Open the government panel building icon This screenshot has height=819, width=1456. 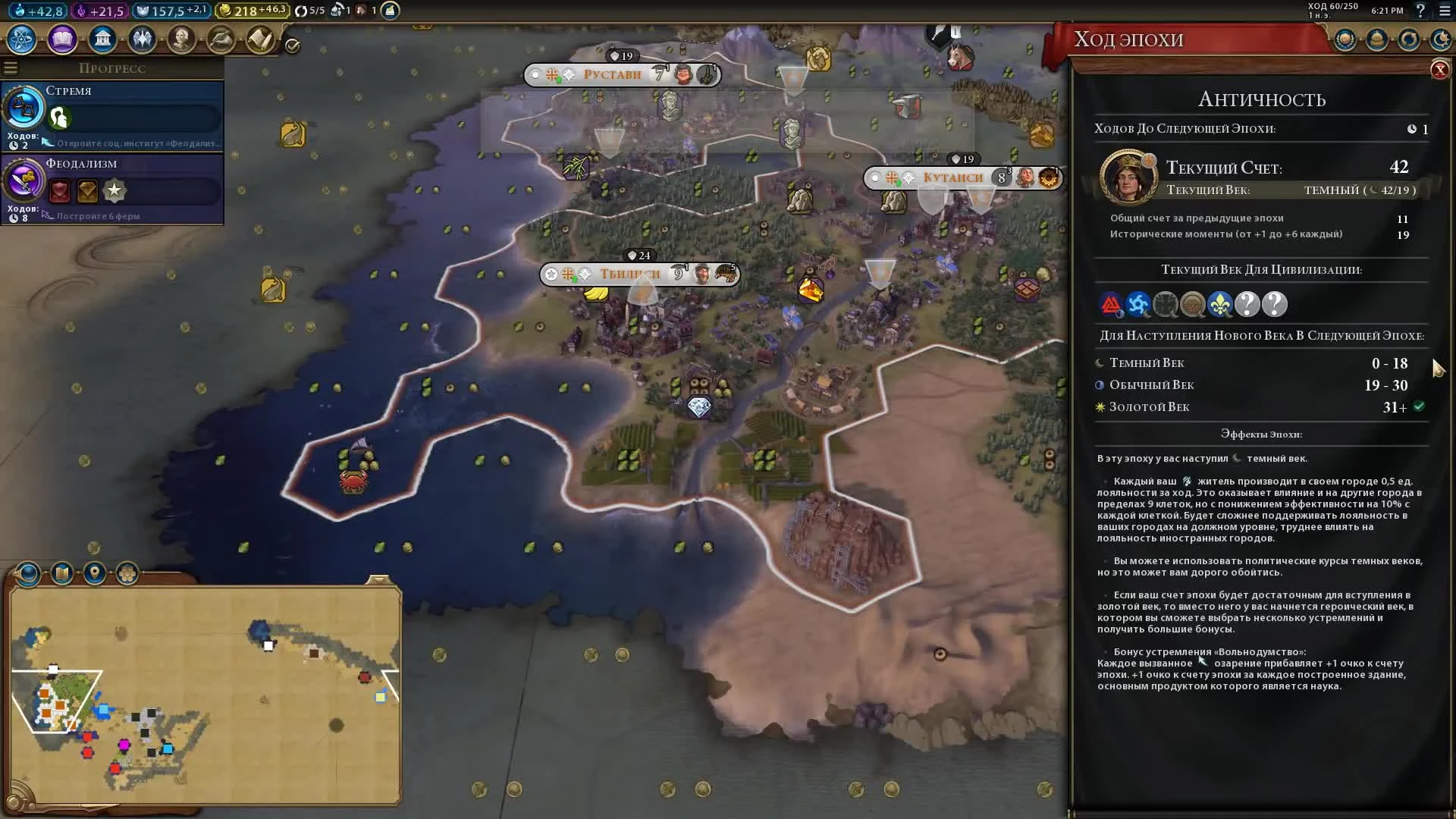pyautogui.click(x=102, y=38)
